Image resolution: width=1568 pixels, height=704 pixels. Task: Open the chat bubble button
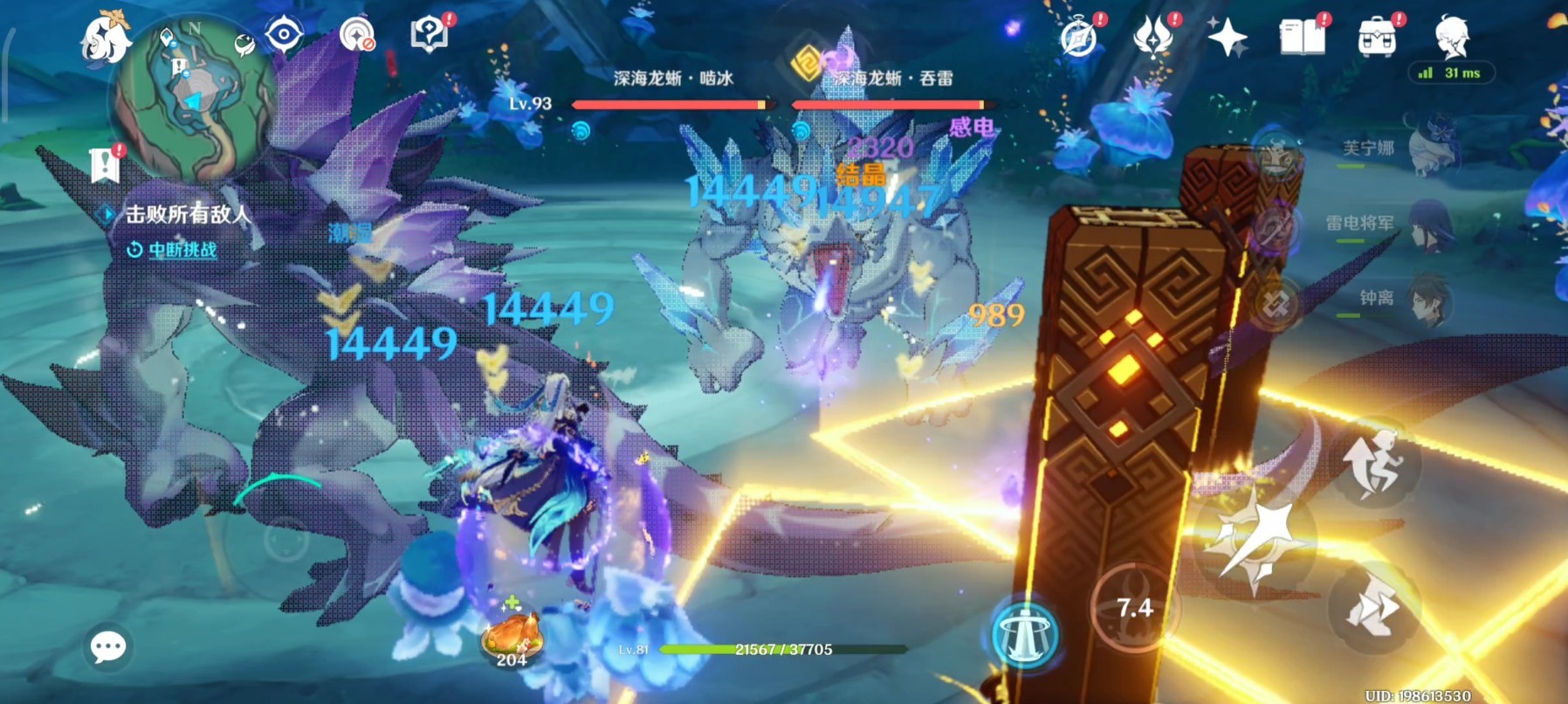(x=108, y=647)
